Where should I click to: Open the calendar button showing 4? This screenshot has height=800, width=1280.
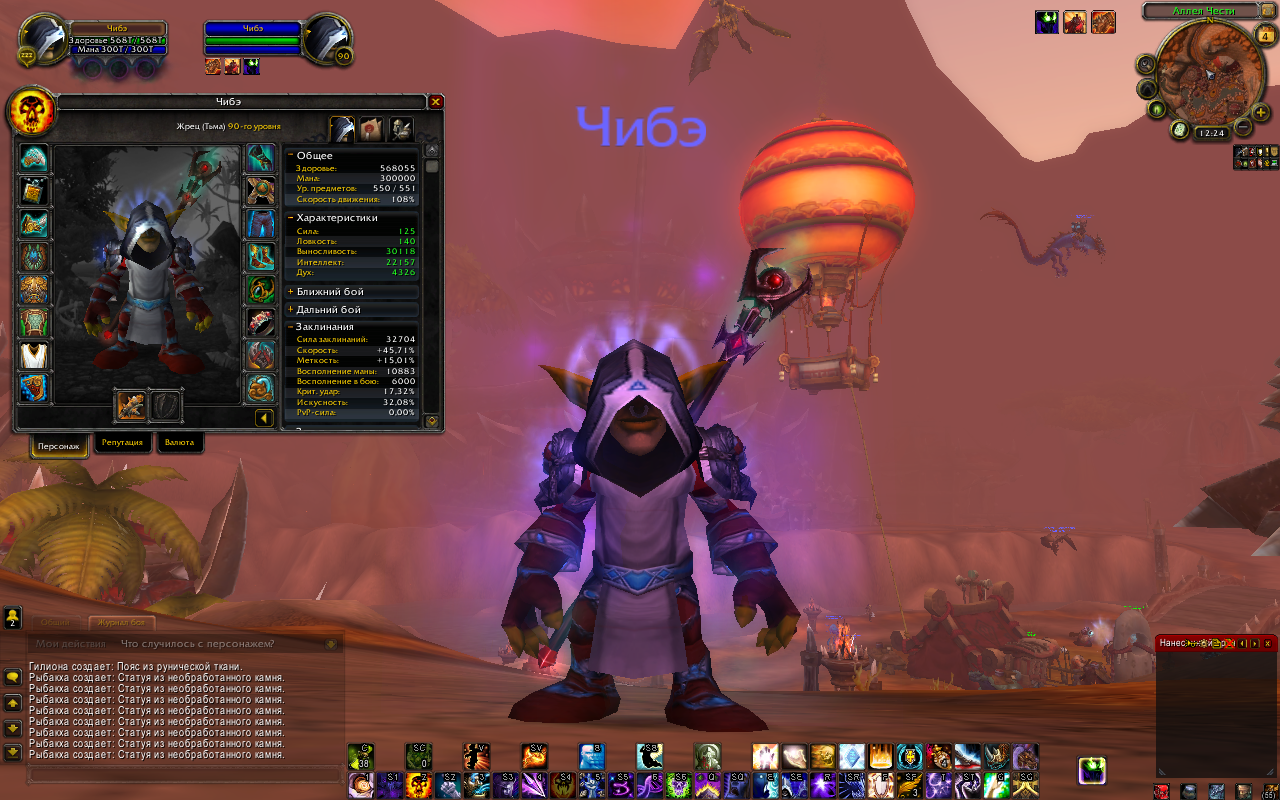[1265, 37]
